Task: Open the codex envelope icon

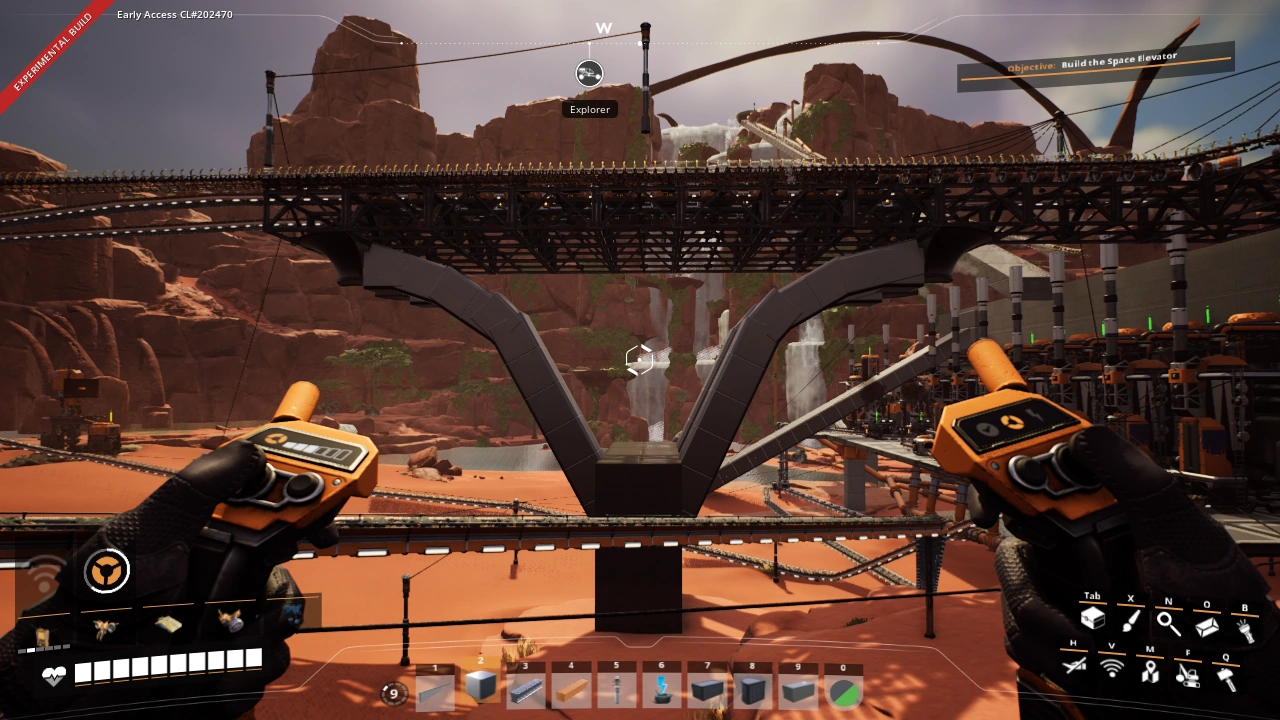Action: pyautogui.click(x=1207, y=627)
